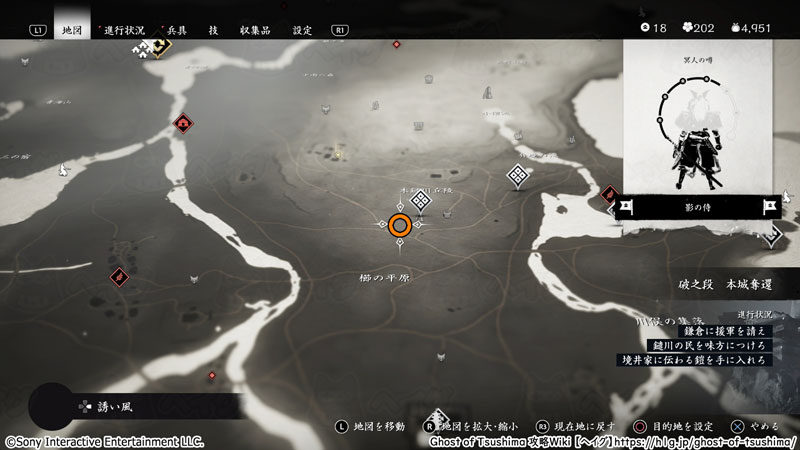The height and width of the screenshot is (450, 800).
Task: Switch to the 地図 map tab
Action: coord(71,30)
